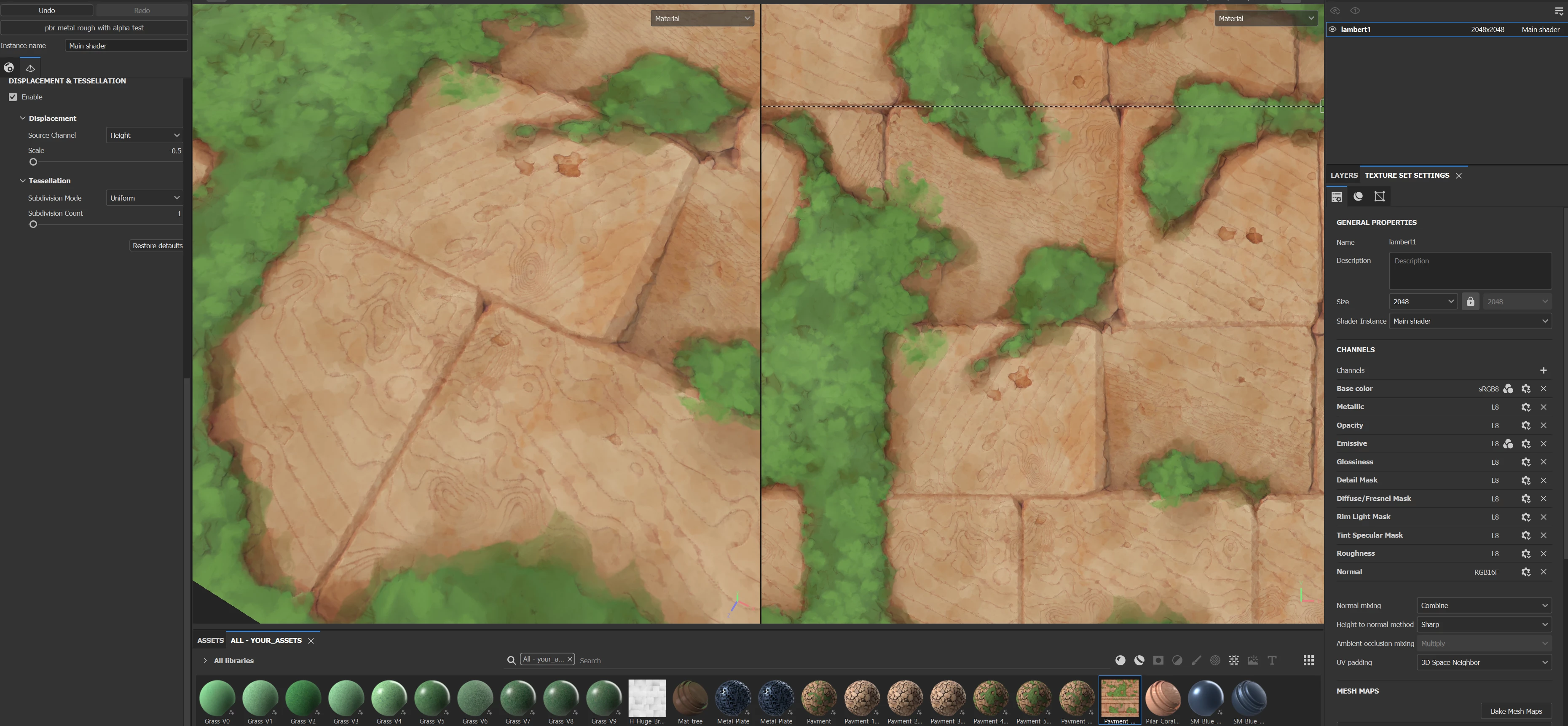
Task: Close the Texture Set Settings tab
Action: (x=1458, y=176)
